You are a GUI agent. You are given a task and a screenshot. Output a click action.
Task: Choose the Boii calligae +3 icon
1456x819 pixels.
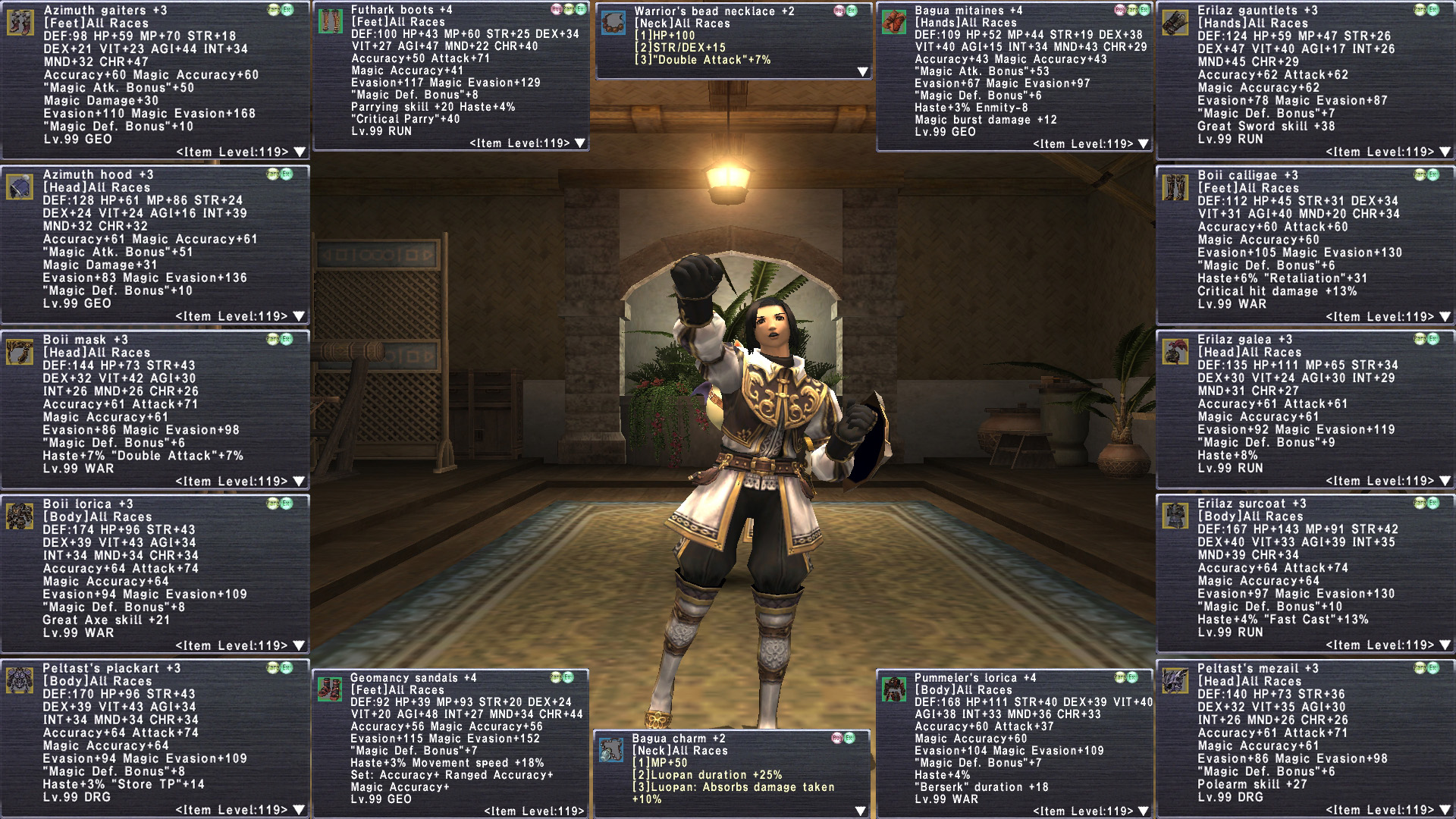click(x=1175, y=187)
